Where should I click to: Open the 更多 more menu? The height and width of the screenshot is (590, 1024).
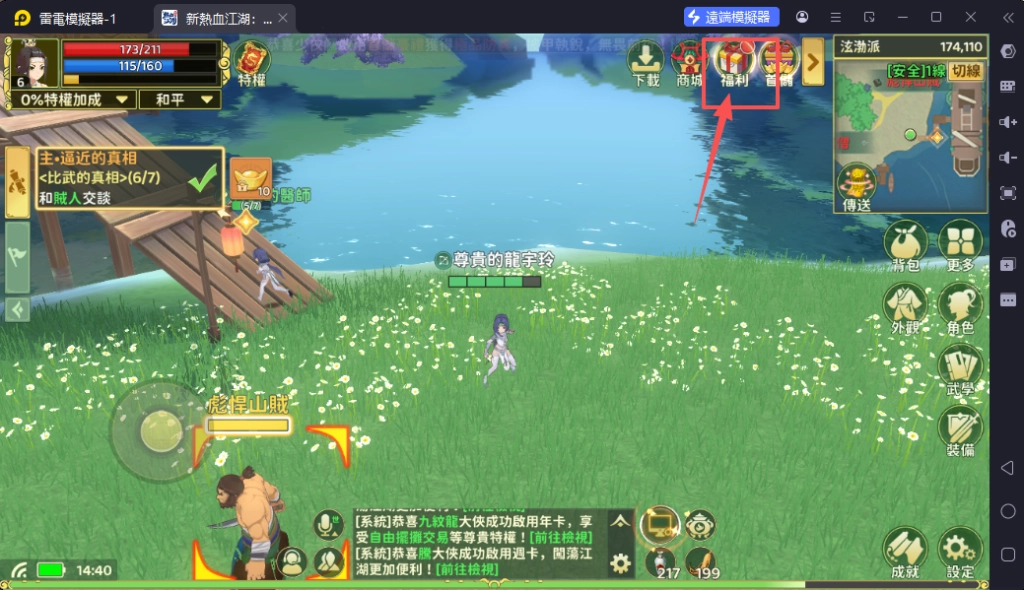(960, 247)
